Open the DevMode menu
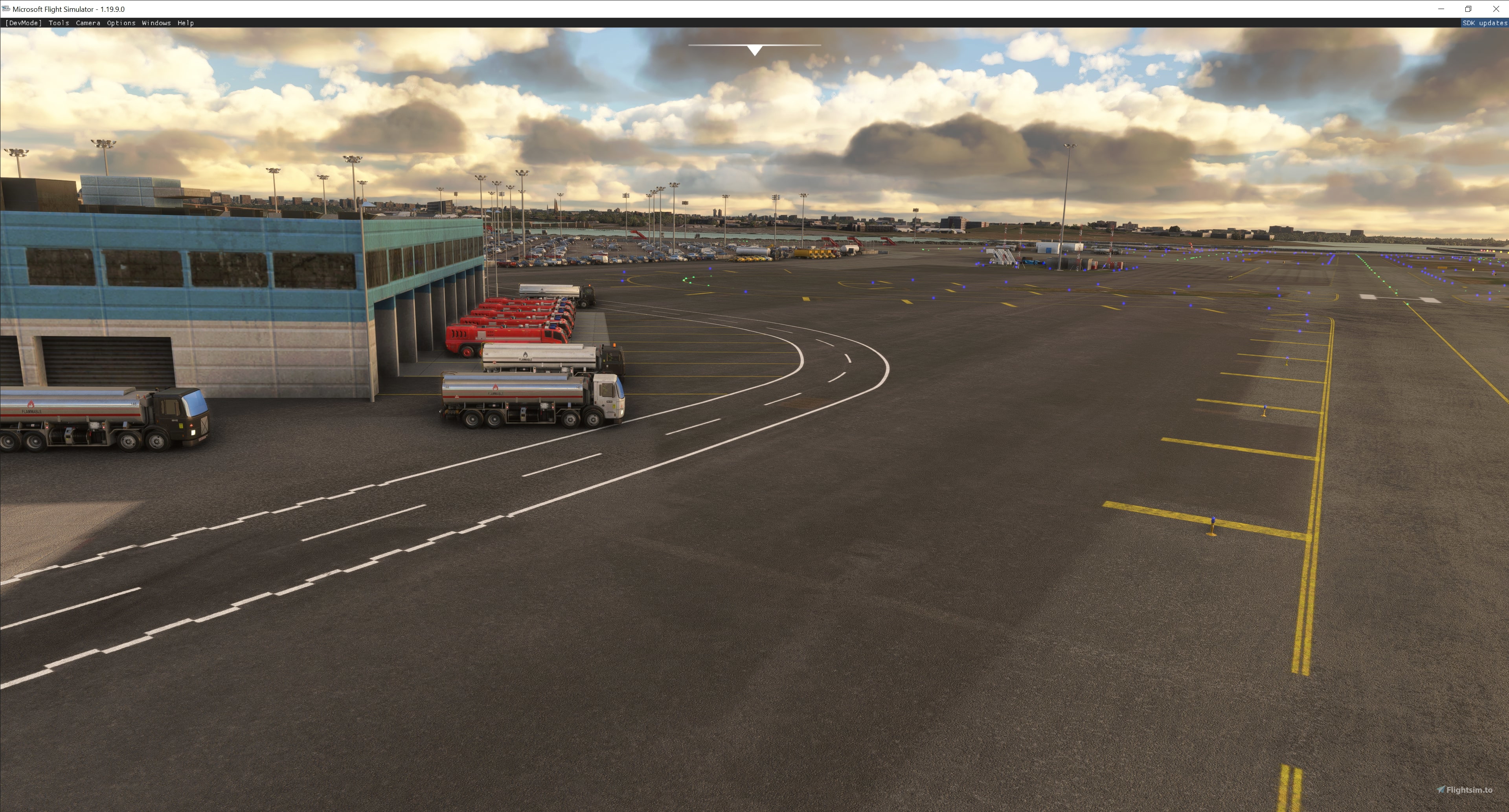 coord(24,23)
